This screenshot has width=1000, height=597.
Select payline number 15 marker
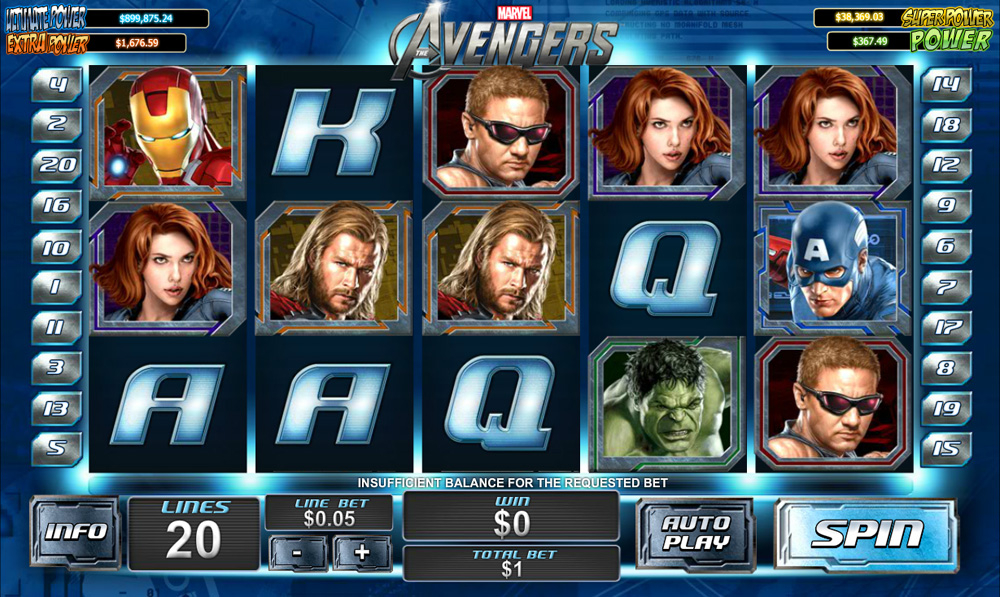coord(944,449)
